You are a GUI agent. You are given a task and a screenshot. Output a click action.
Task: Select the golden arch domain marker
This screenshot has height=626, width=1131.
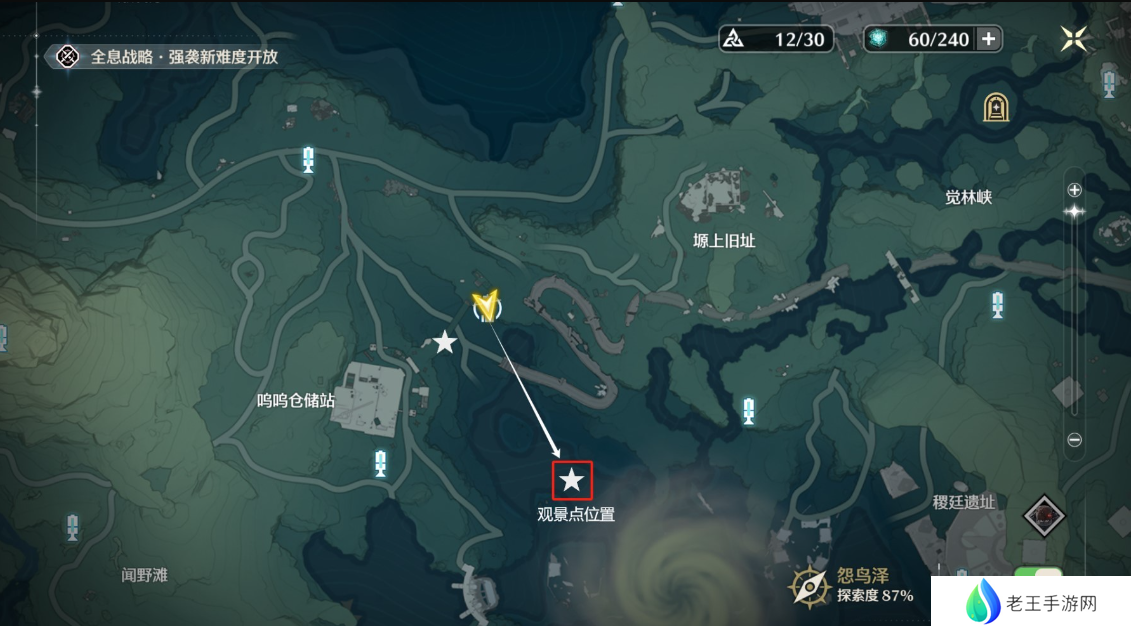[x=996, y=106]
